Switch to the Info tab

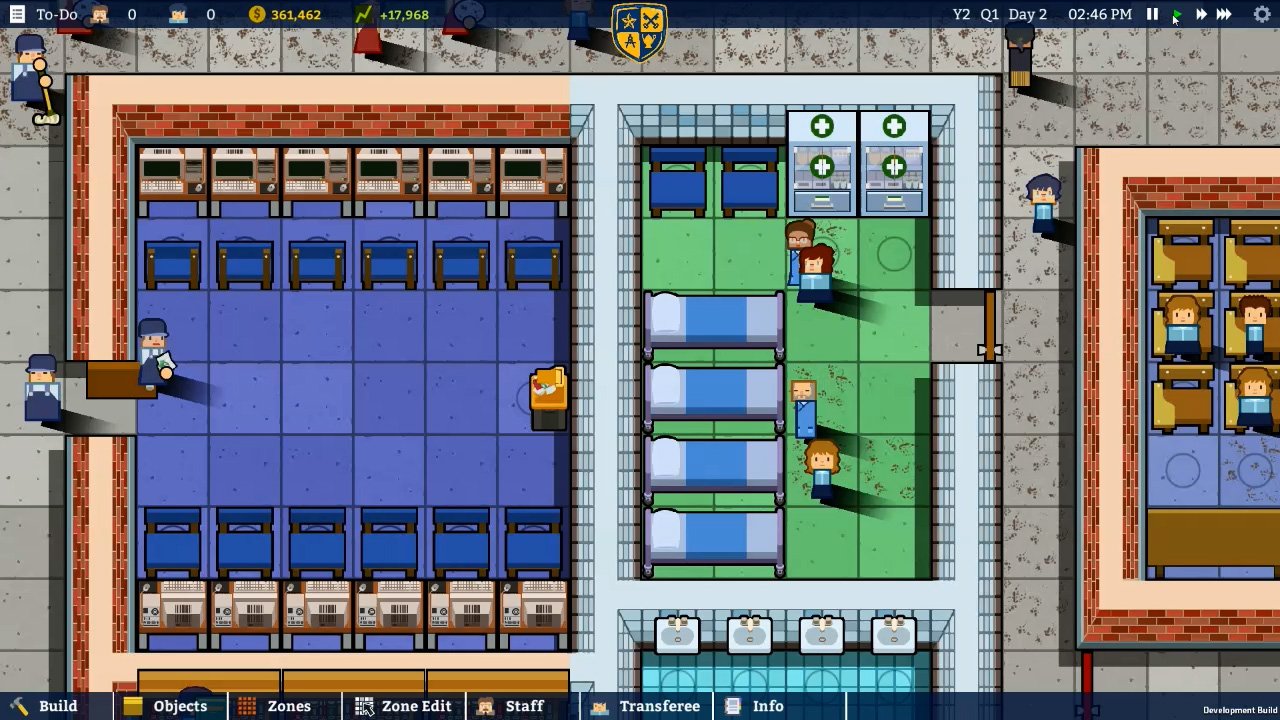tap(766, 706)
